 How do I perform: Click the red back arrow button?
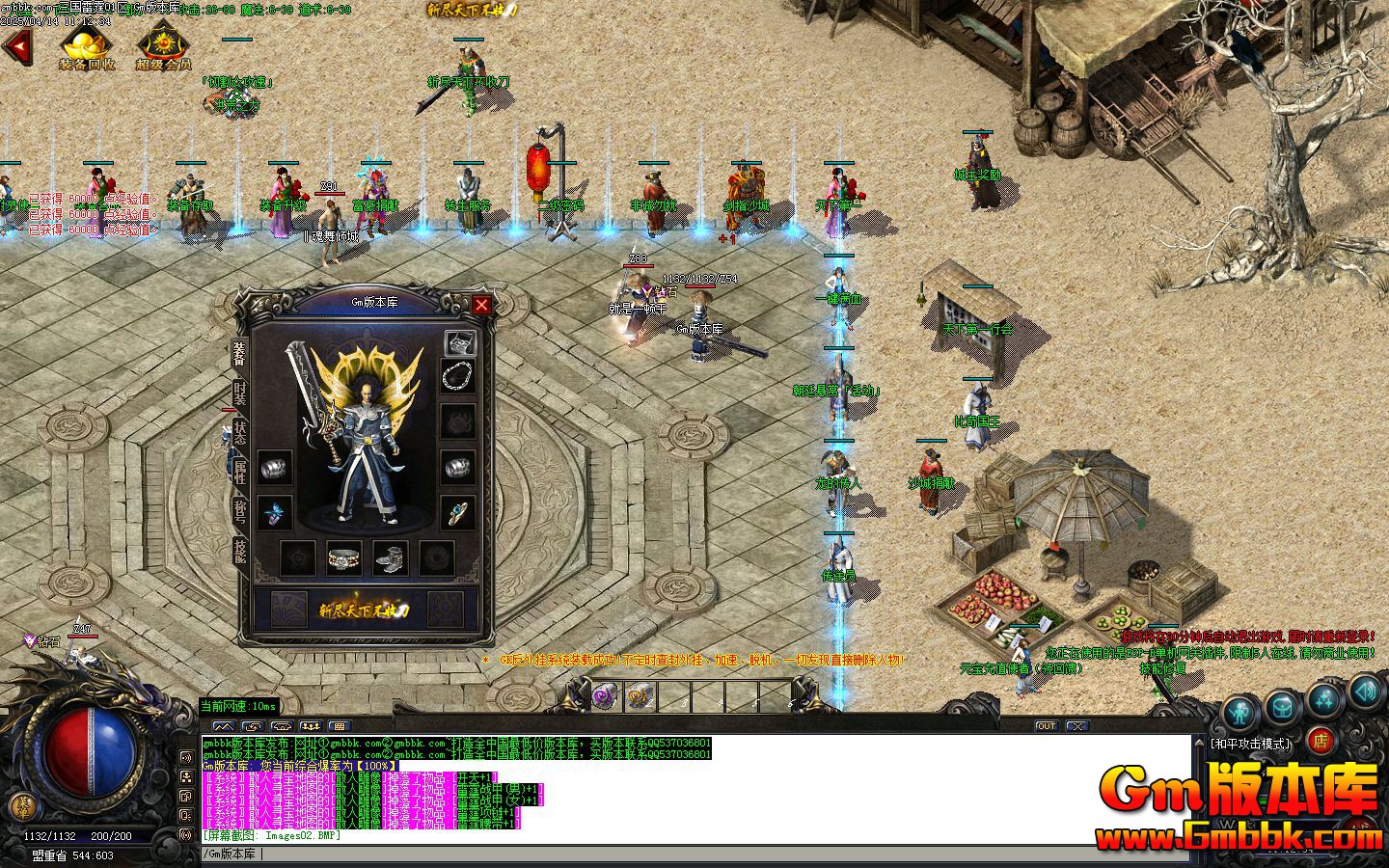(x=16, y=46)
